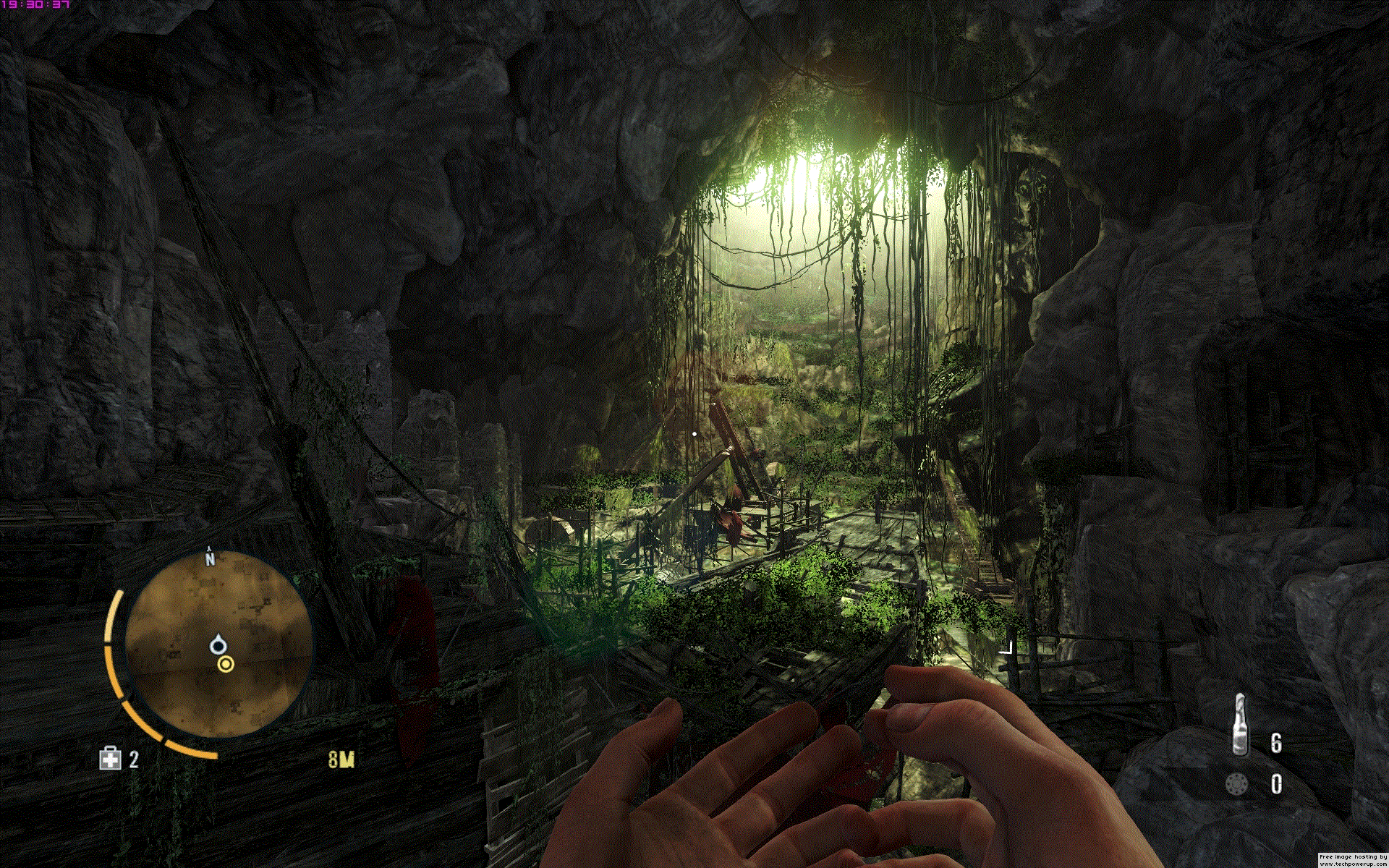
Task: Select the round landmine icon
Action: pyautogui.click(x=1236, y=784)
